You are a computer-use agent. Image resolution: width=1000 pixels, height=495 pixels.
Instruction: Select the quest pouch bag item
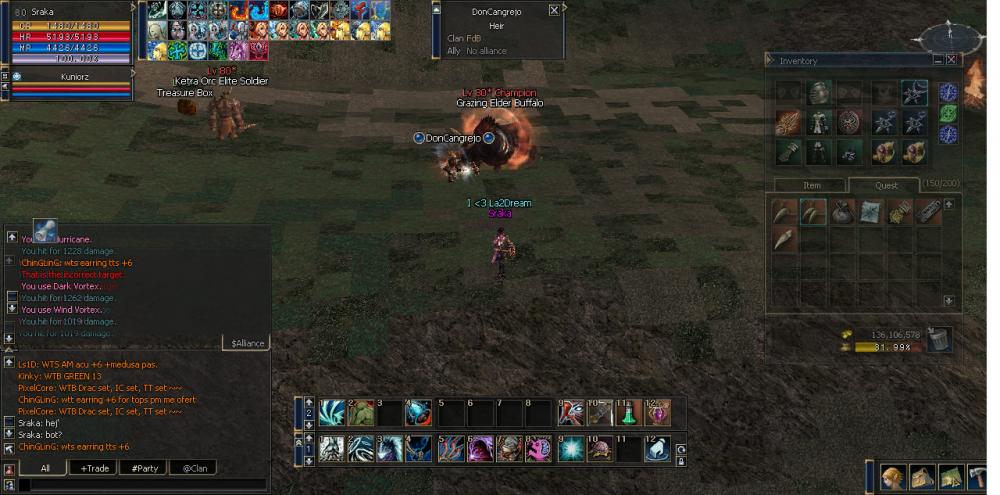point(842,211)
